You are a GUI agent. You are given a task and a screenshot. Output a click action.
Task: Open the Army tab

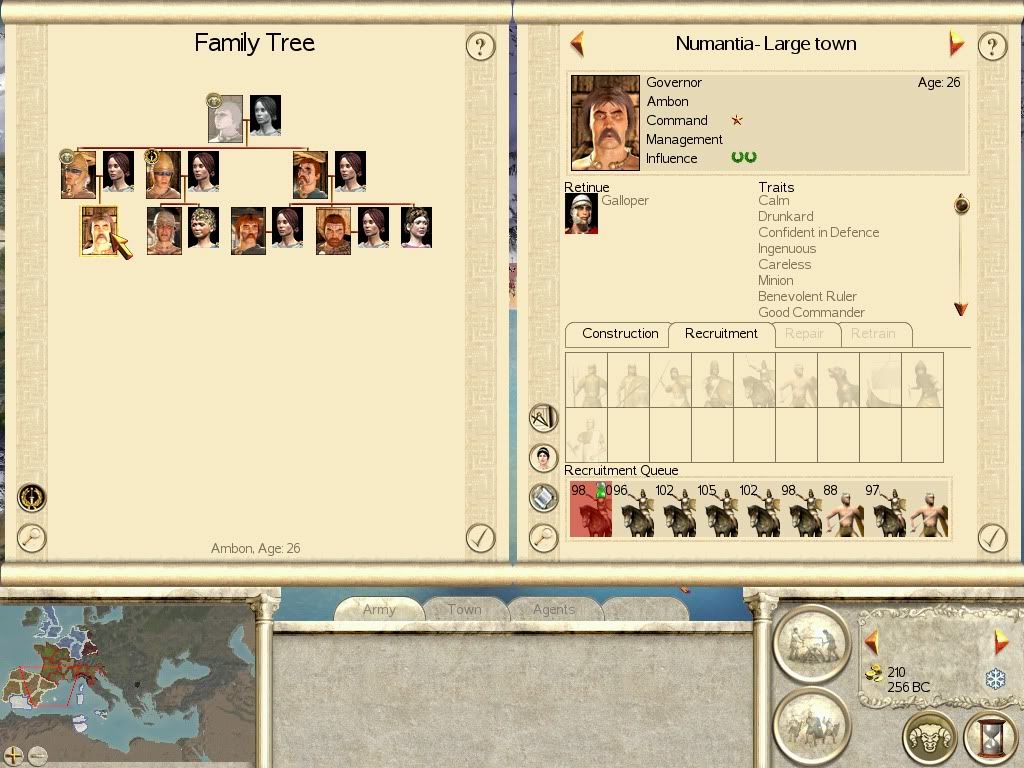(x=379, y=609)
